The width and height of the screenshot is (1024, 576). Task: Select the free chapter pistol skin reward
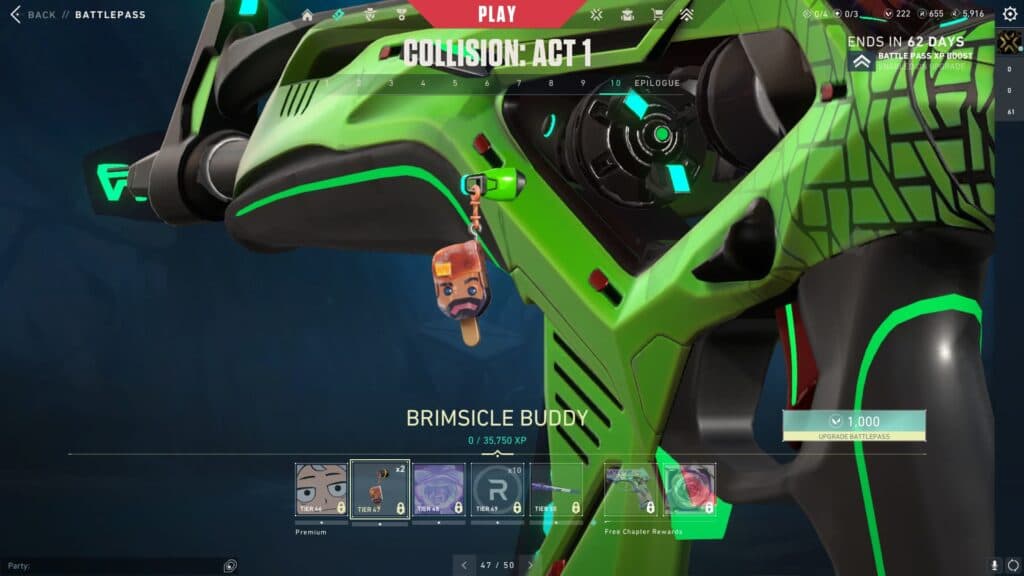[632, 490]
